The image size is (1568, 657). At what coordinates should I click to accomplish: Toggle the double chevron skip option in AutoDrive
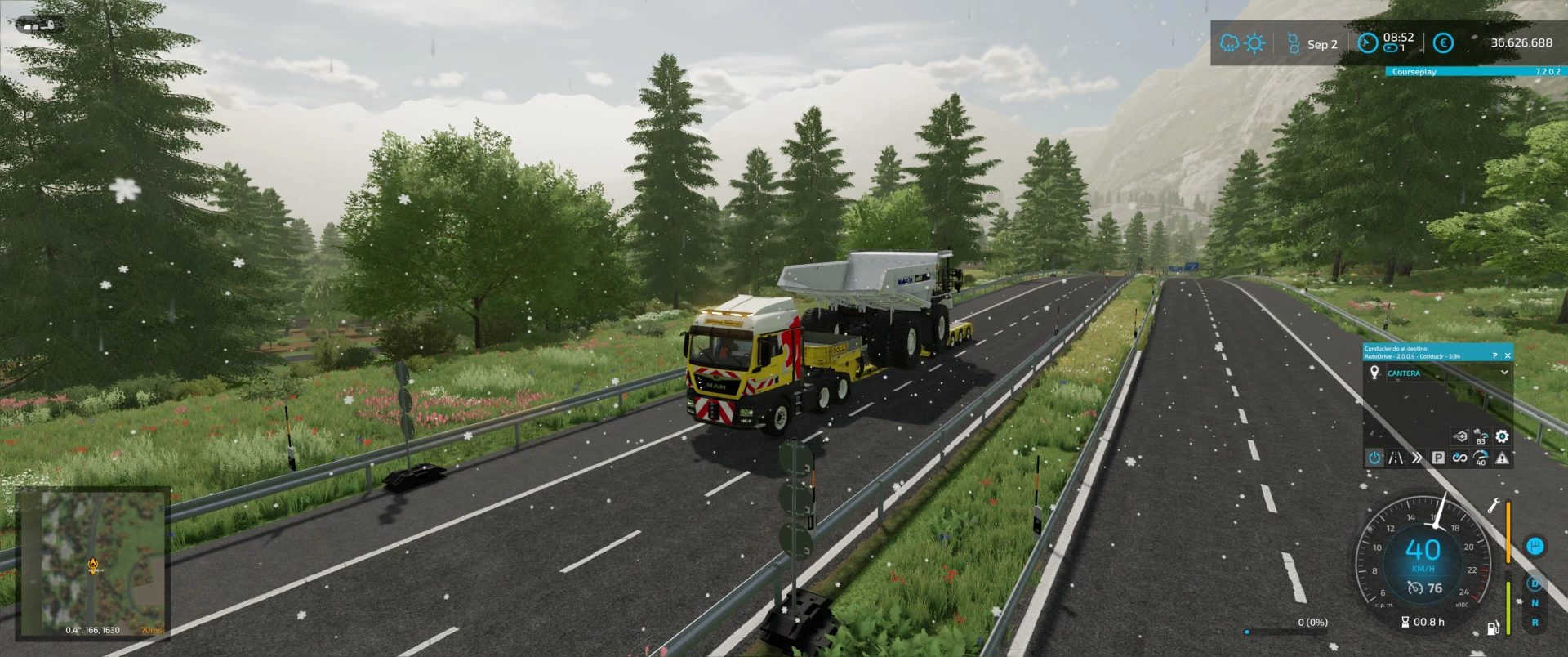click(x=1417, y=458)
